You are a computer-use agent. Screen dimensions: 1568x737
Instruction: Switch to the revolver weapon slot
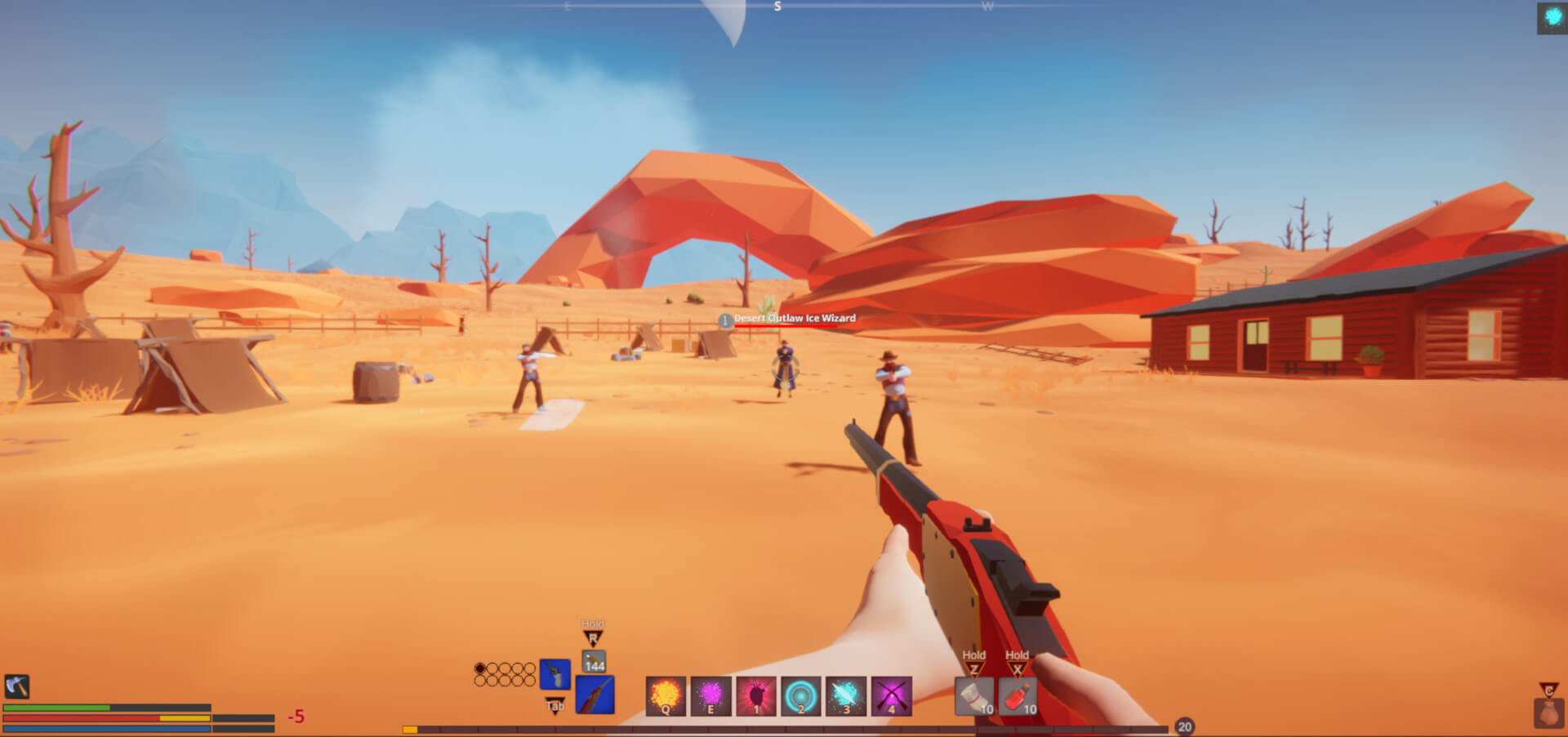click(x=555, y=675)
